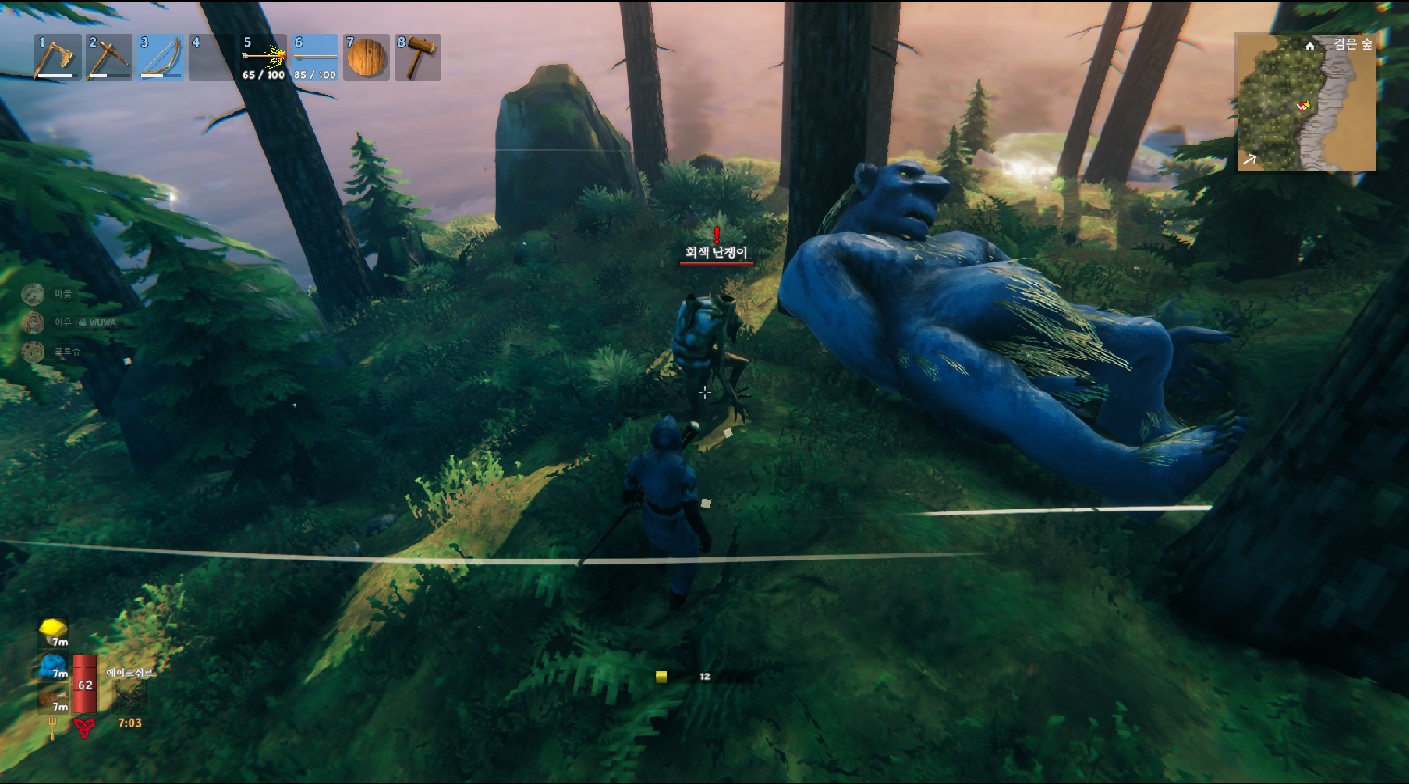Equip the round wooden shield
Viewport: 1409px width, 784px height.
coord(366,58)
